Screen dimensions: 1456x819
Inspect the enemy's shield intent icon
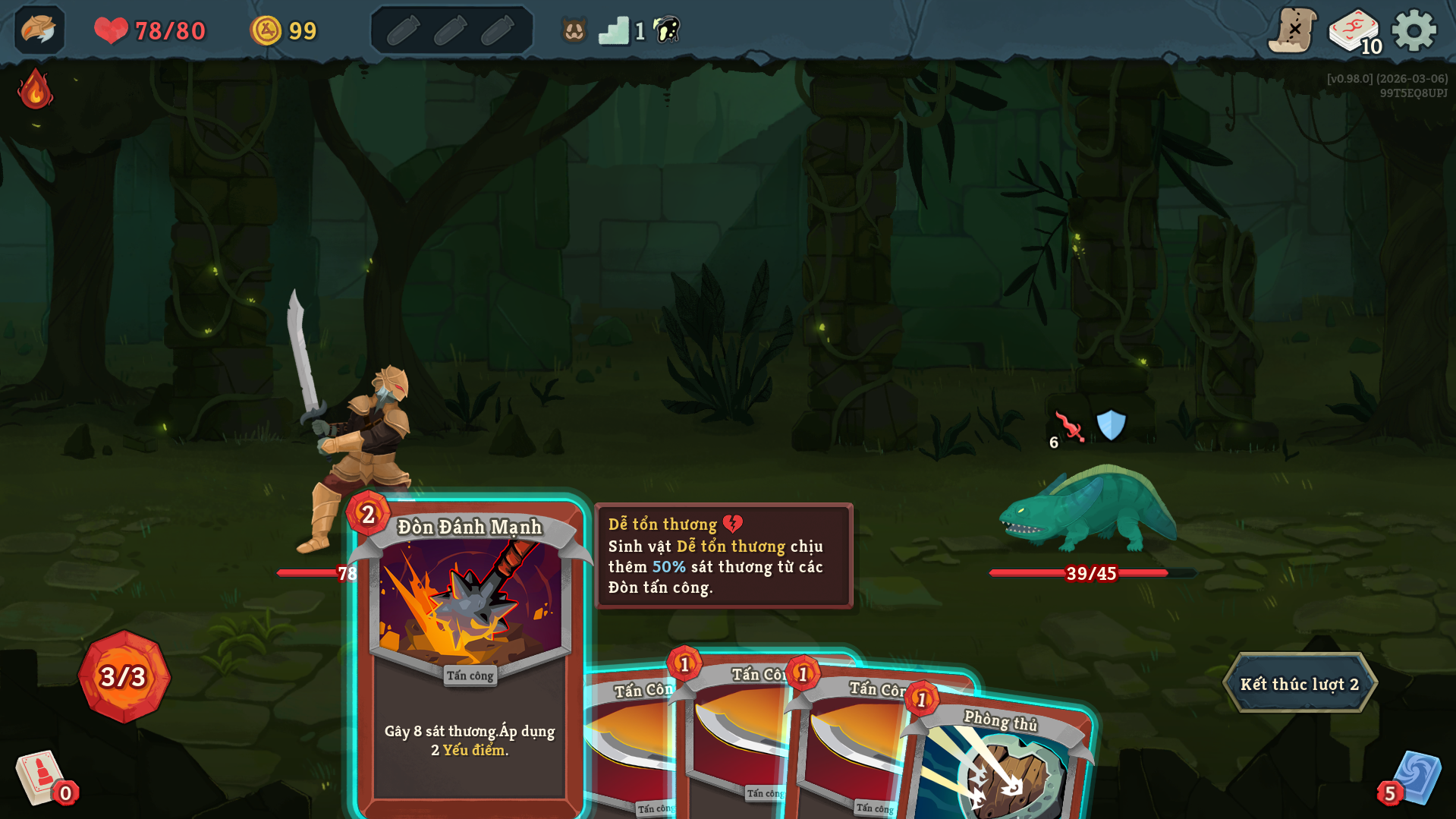[1111, 425]
